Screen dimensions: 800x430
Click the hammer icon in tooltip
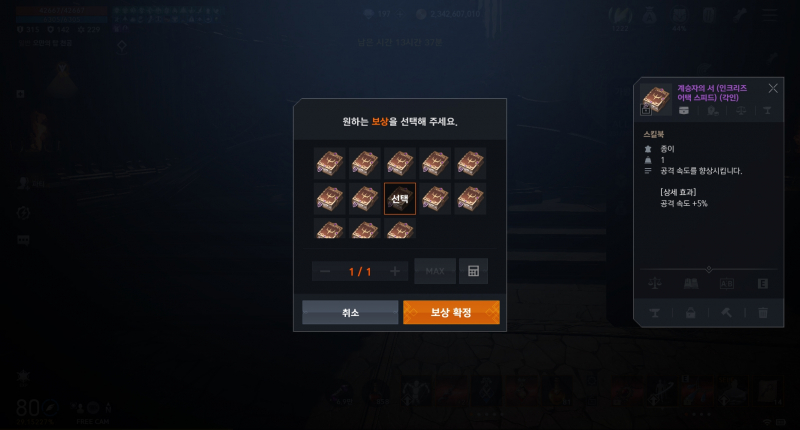(x=727, y=313)
